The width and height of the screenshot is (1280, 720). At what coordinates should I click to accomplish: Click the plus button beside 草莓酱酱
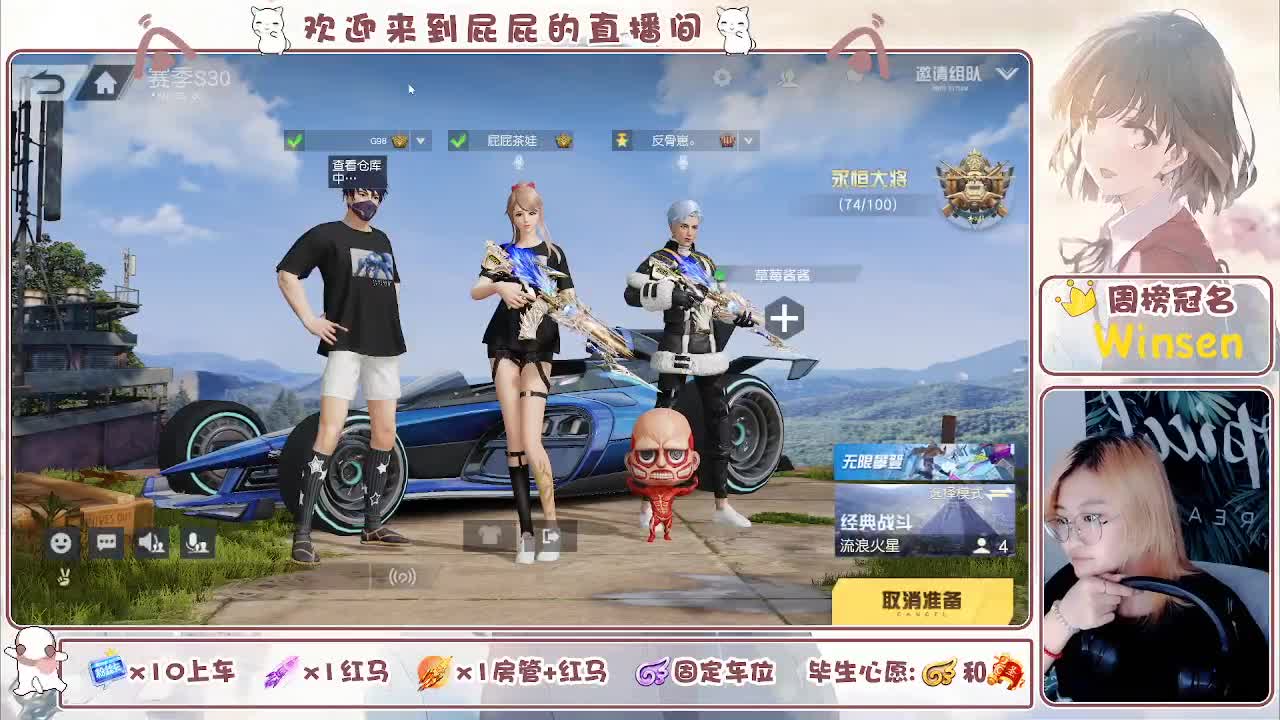(786, 318)
